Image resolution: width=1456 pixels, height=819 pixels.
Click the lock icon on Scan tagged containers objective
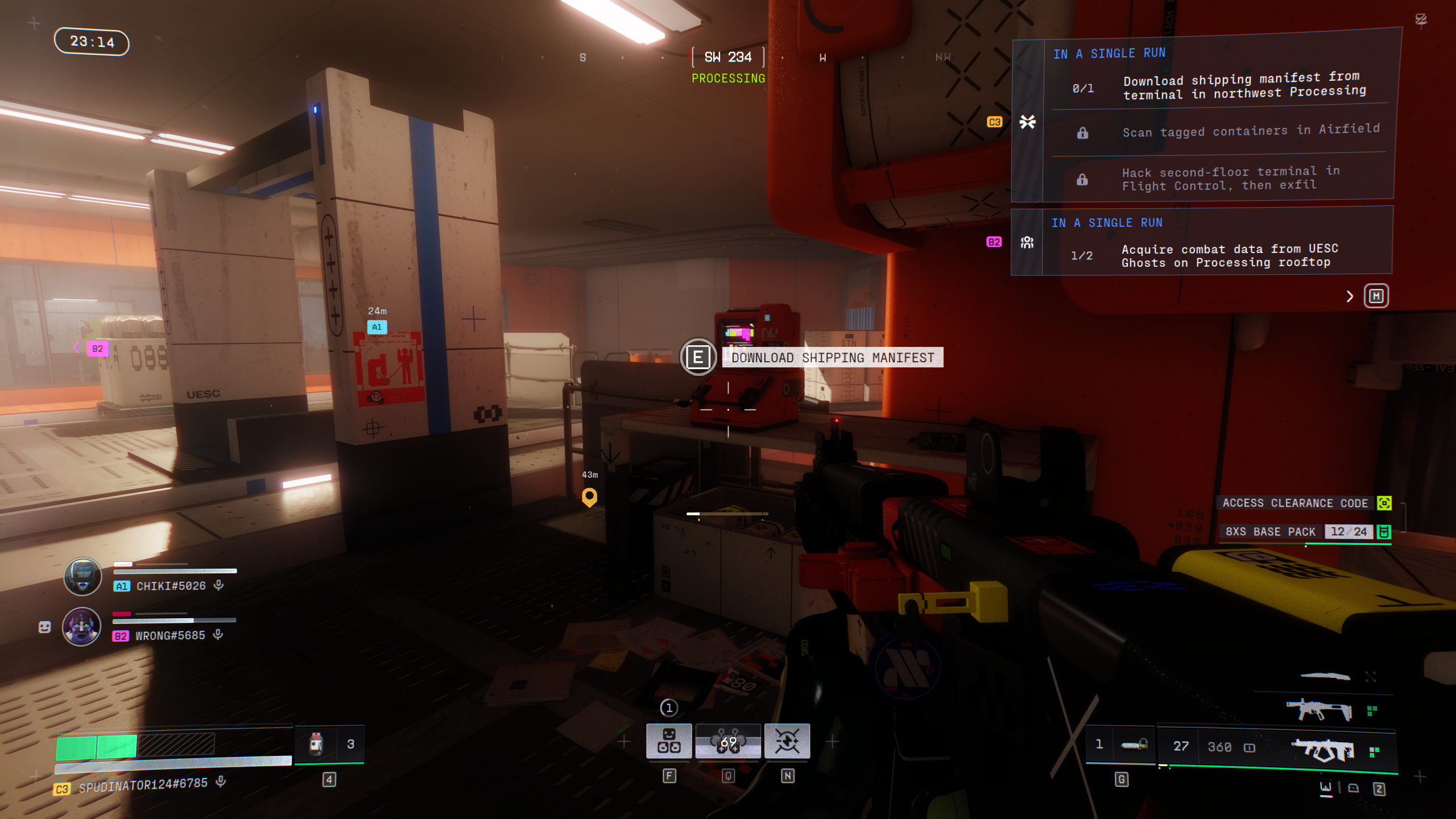(x=1082, y=133)
